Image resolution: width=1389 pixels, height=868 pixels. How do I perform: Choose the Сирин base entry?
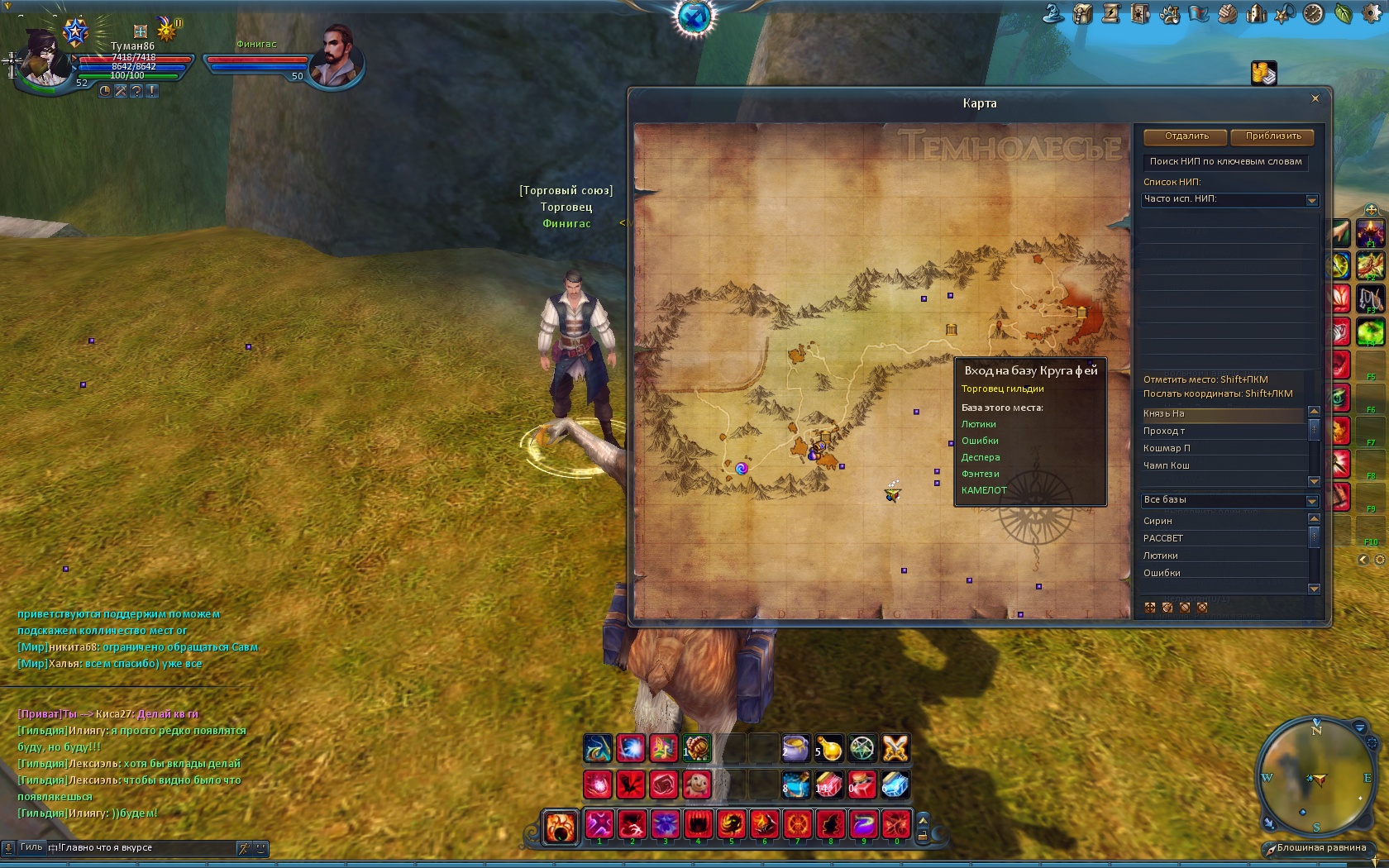coord(1157,521)
